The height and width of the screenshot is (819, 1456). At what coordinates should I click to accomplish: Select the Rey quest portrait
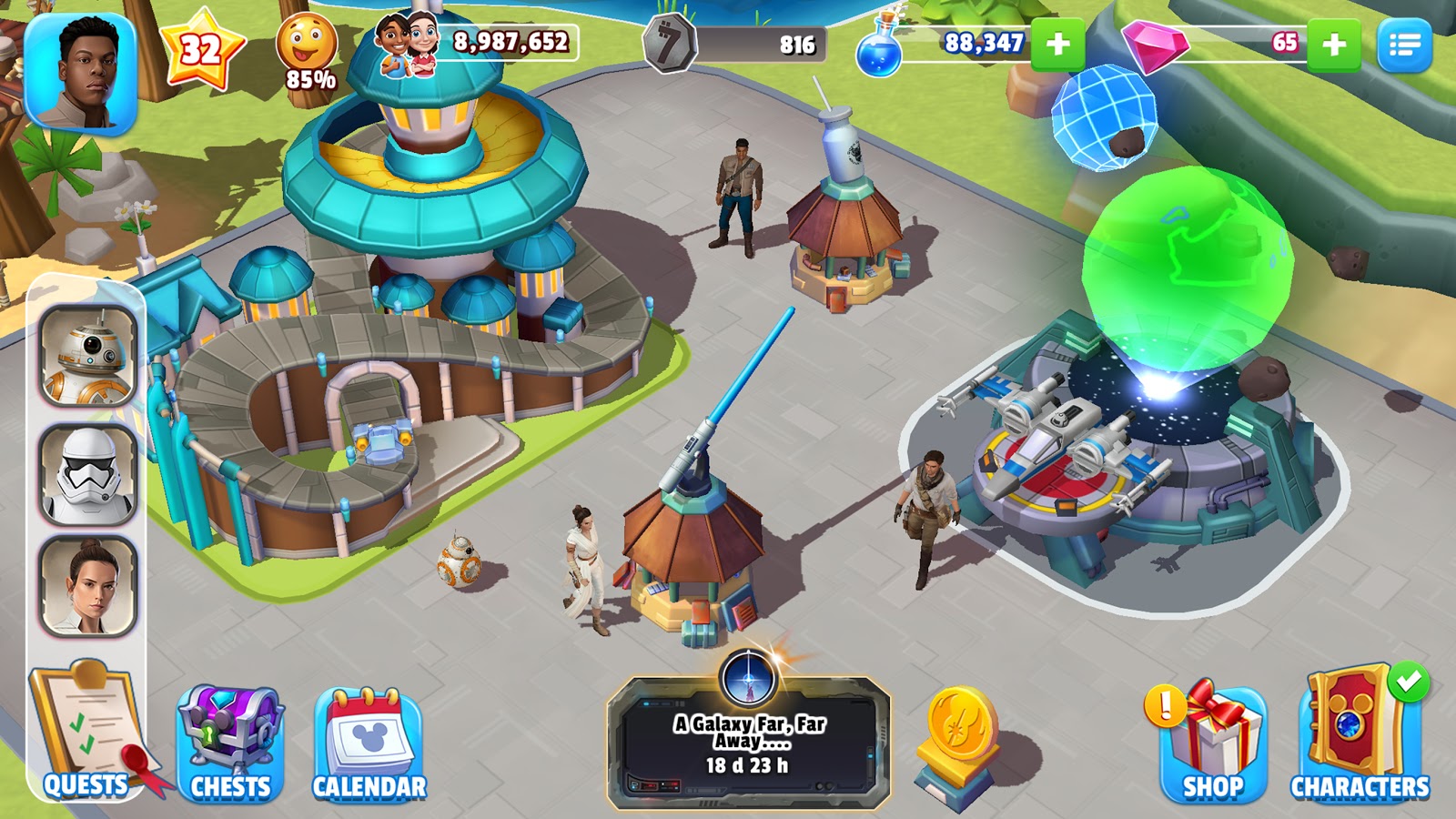tap(88, 586)
